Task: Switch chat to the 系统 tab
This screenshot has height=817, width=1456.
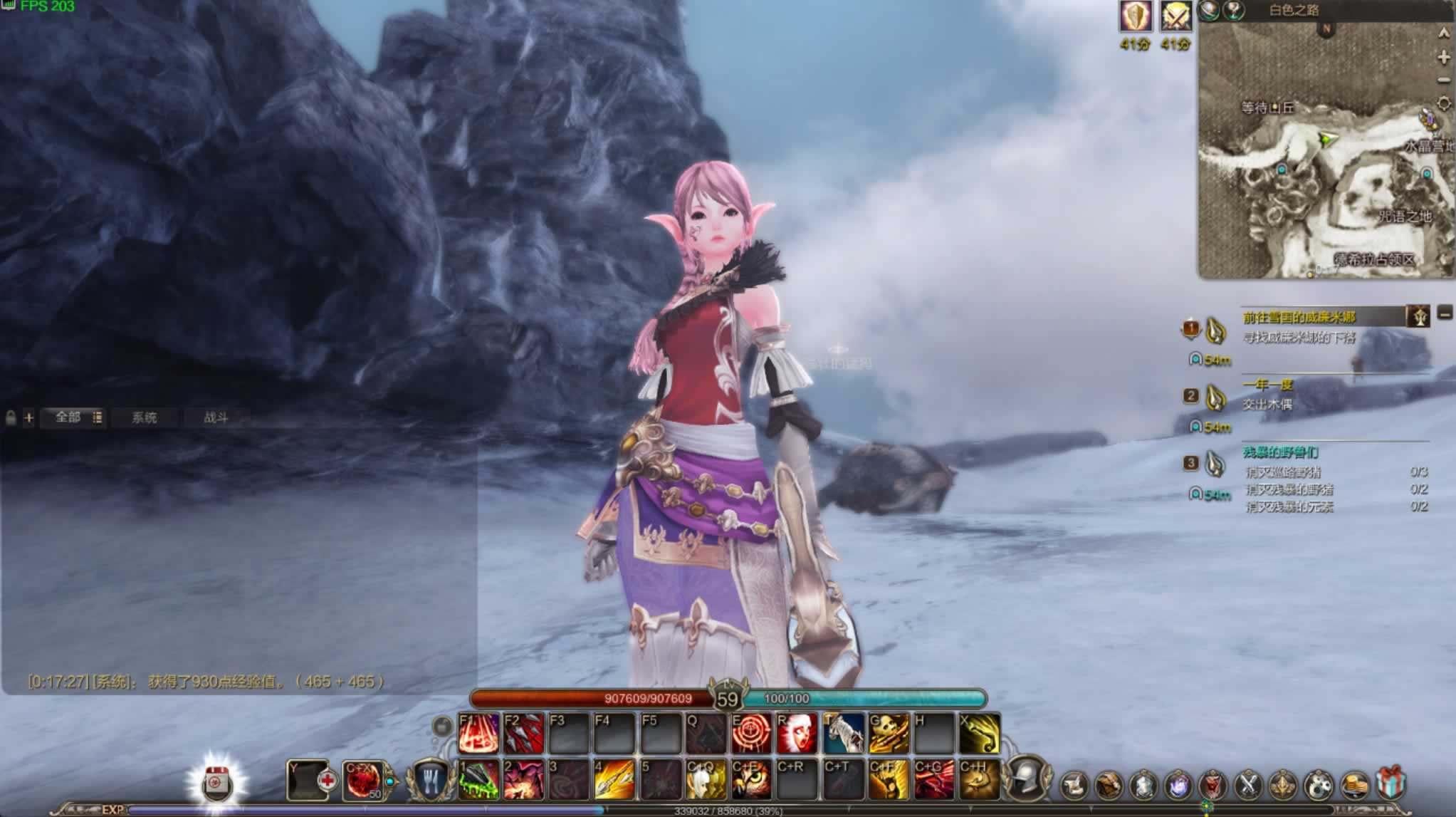Action: (144, 417)
